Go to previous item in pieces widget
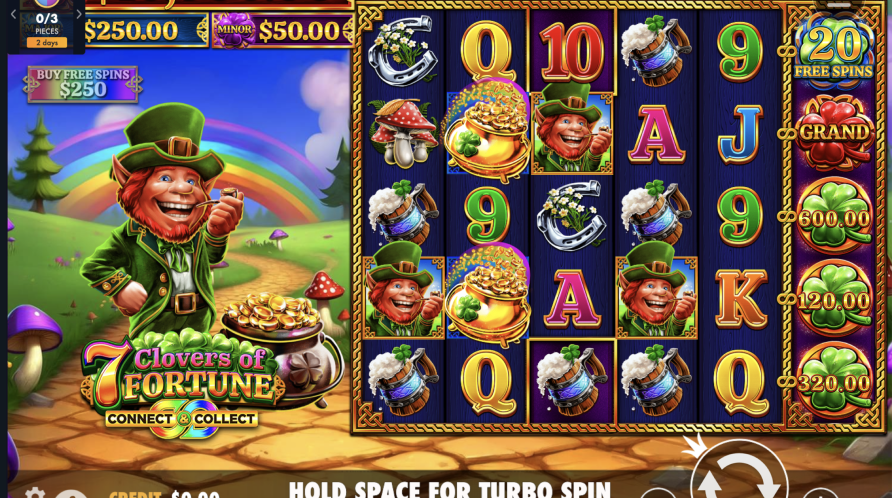Viewport: 892px width, 498px height. coord(13,14)
